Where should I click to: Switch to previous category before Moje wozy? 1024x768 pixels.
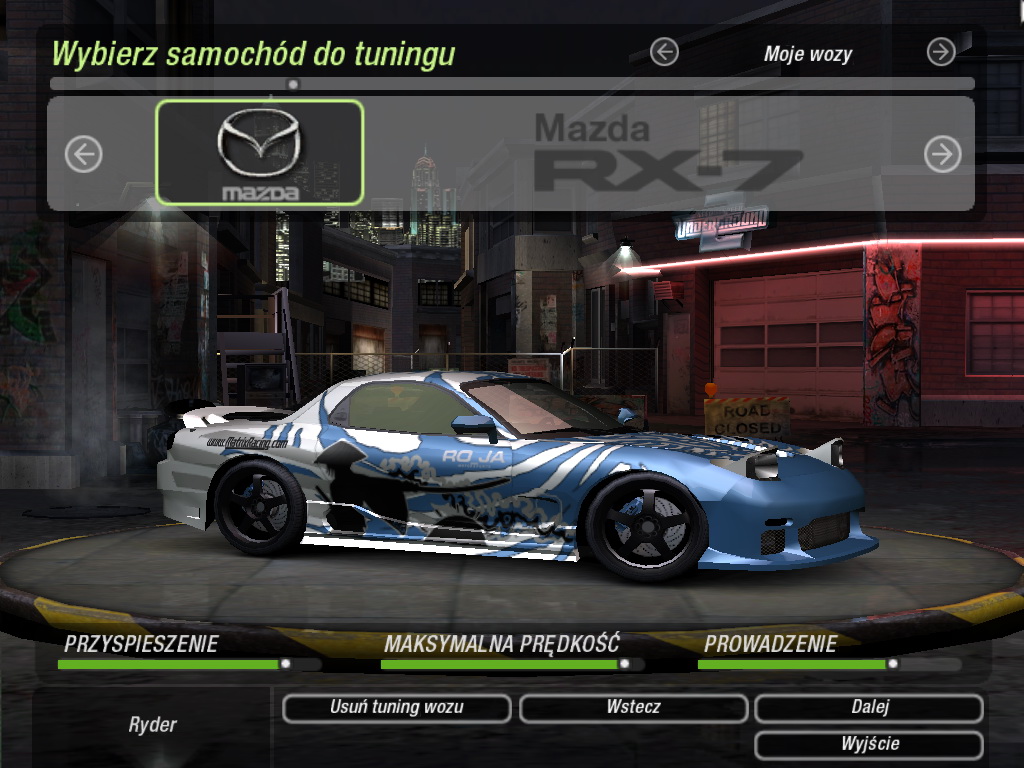click(x=664, y=52)
